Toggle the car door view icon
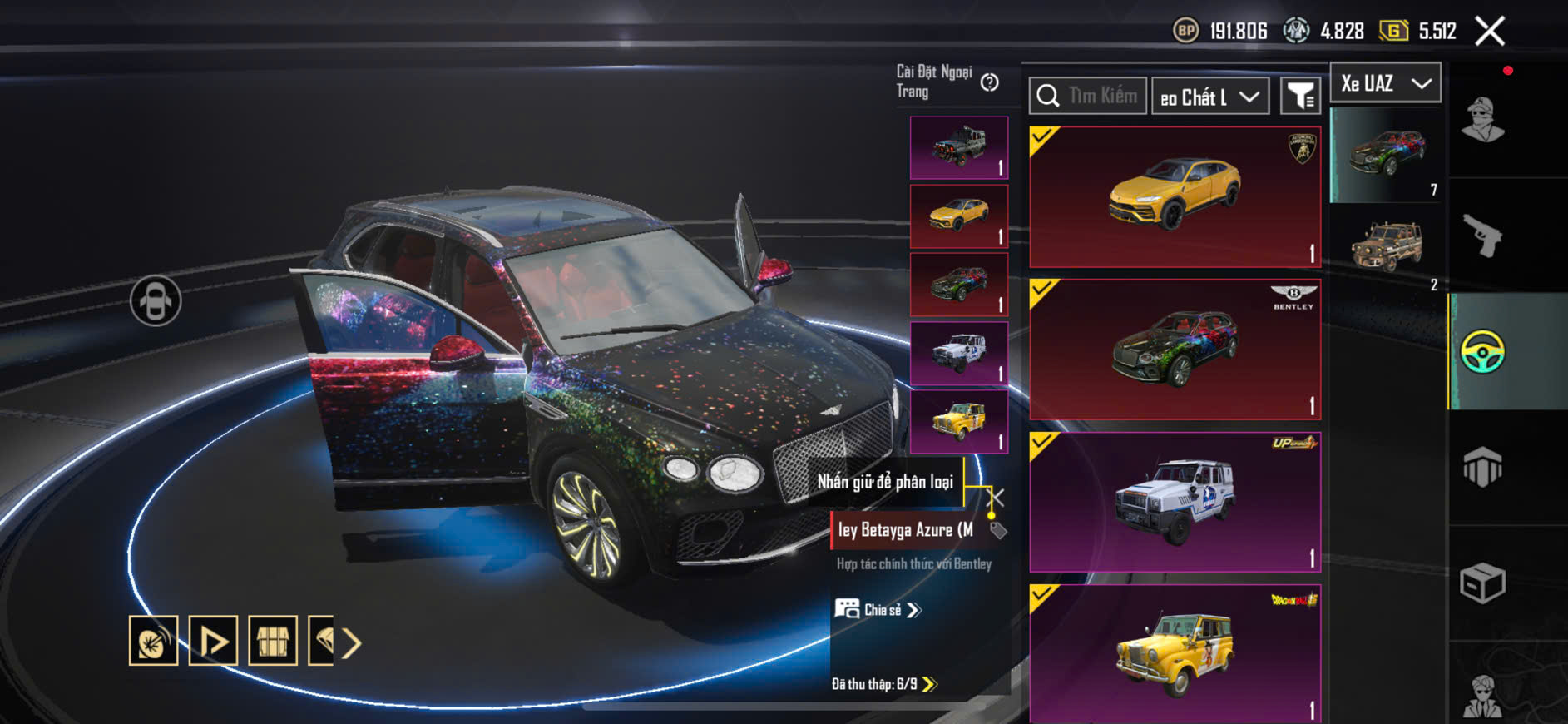1568x724 pixels. (x=156, y=300)
